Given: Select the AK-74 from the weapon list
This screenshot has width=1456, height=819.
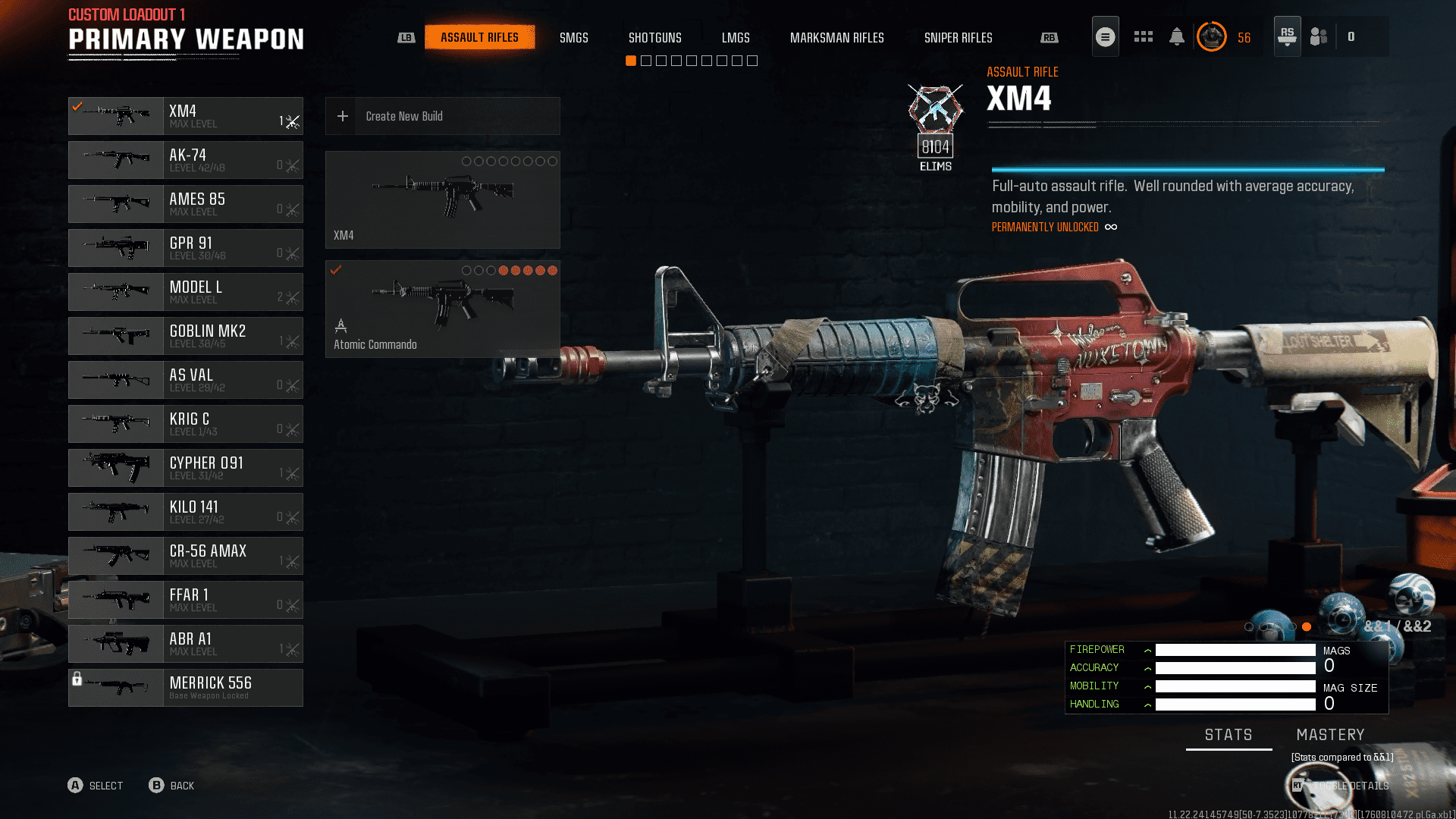Looking at the screenshot, I should click(x=186, y=159).
